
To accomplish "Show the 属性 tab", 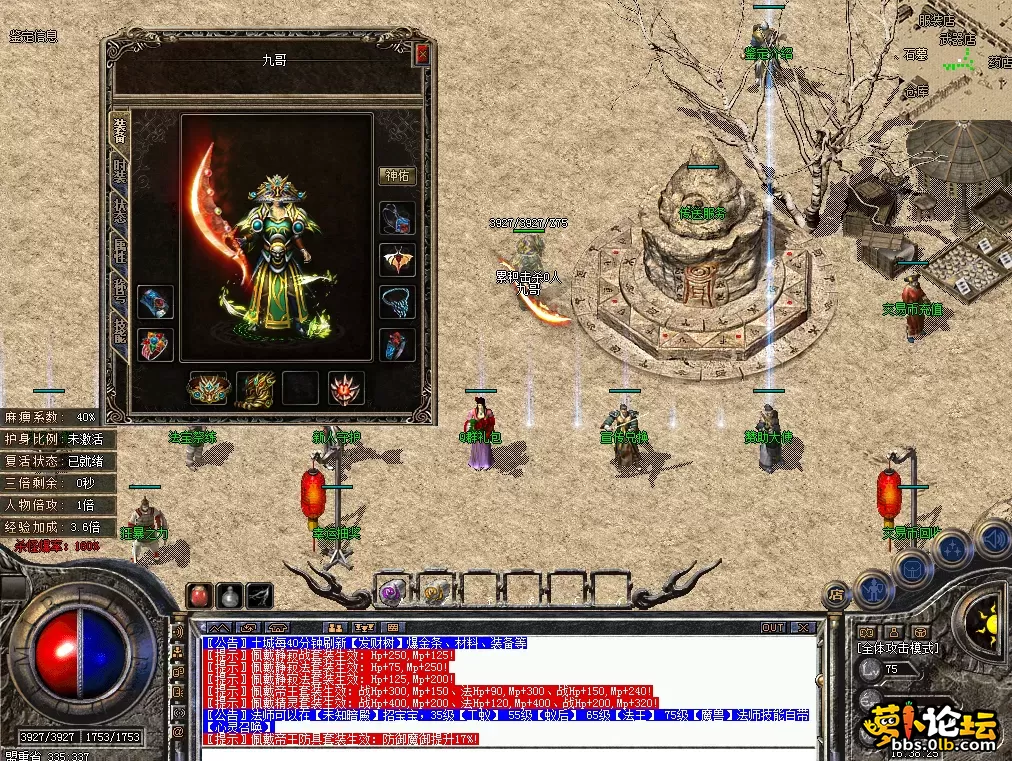I will (x=119, y=253).
